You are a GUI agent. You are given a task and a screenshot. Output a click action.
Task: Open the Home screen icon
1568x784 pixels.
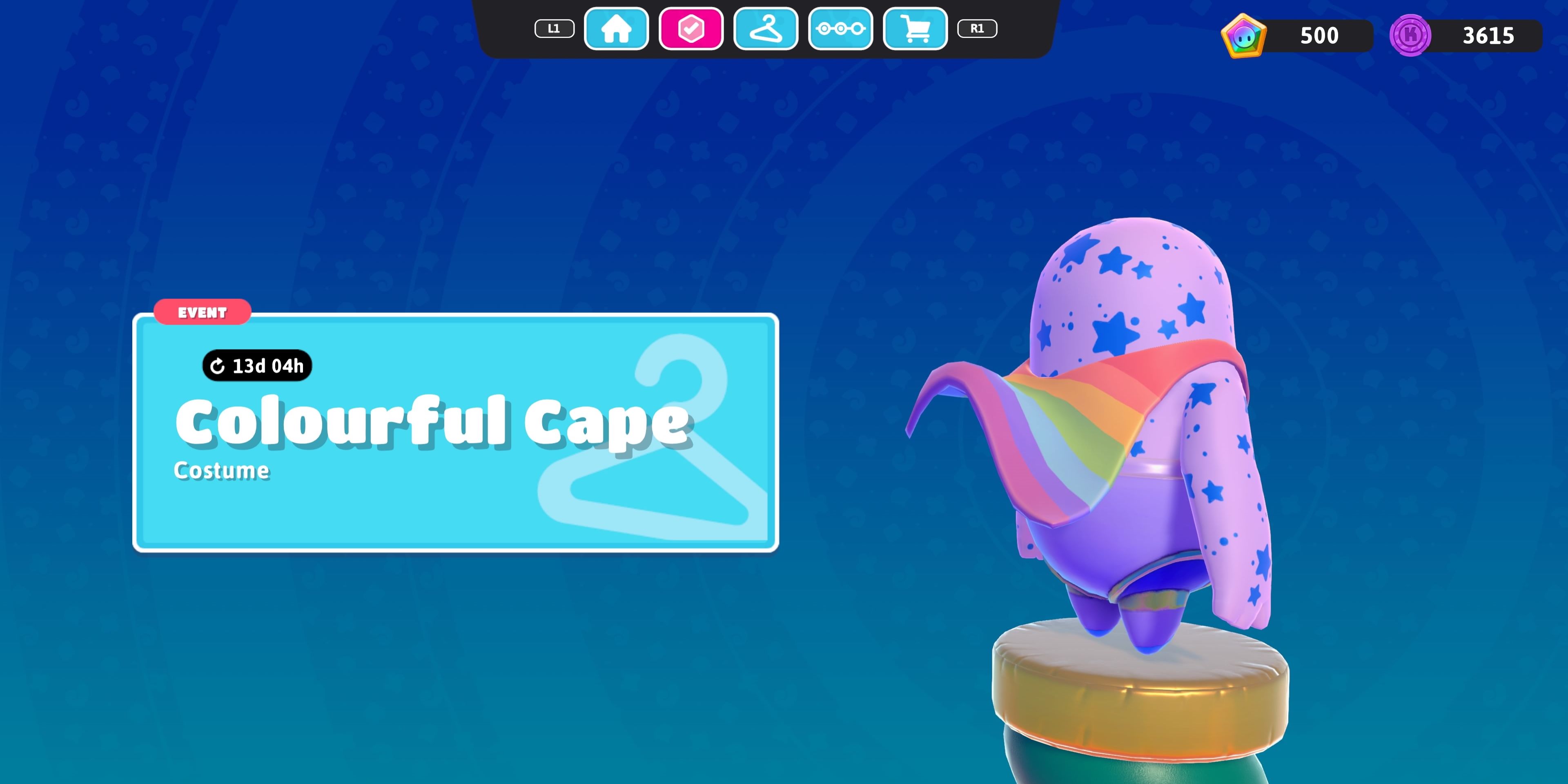tap(616, 28)
